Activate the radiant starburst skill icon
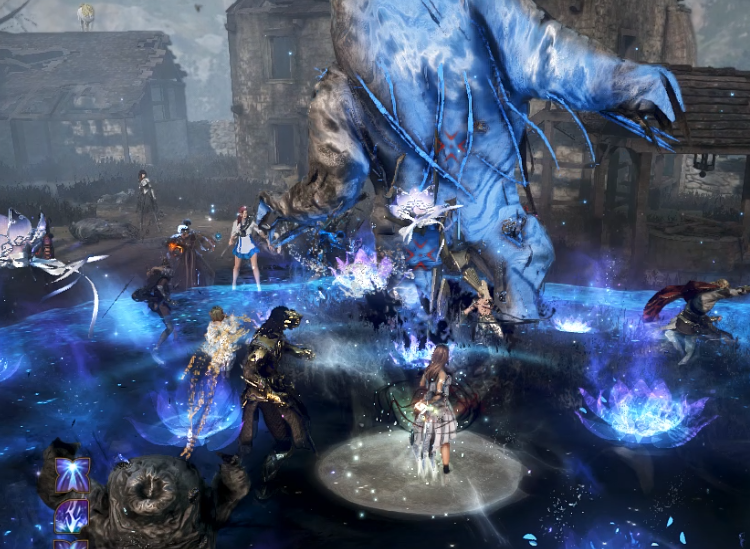 point(72,476)
